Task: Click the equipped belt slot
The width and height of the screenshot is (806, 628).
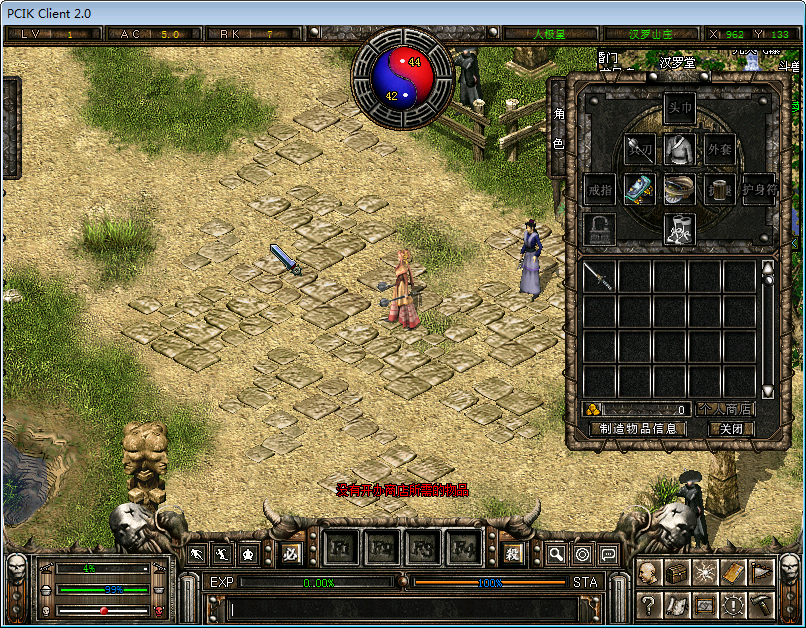Action: coord(680,189)
